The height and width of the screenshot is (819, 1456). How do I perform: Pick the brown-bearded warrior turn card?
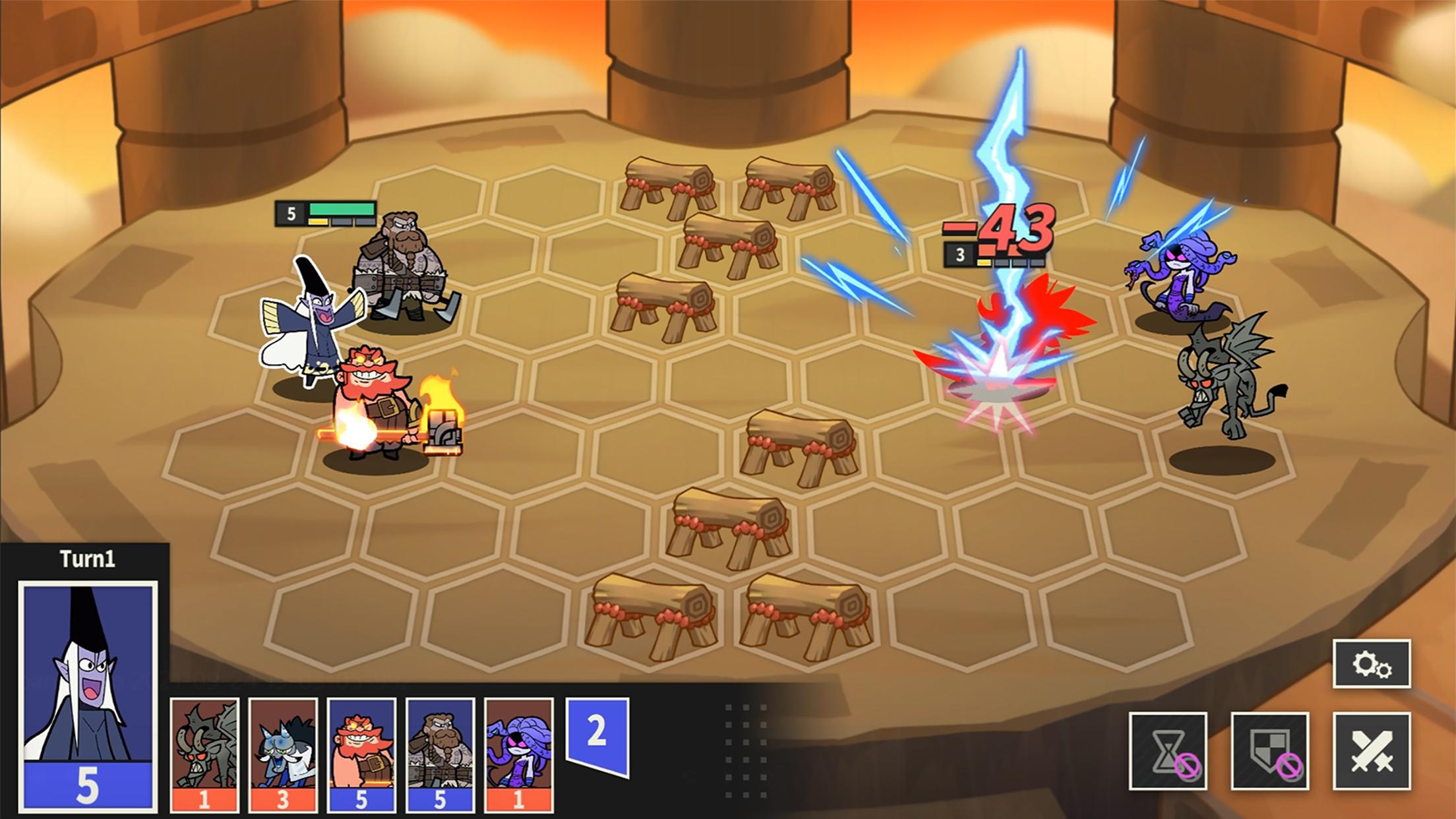(440, 755)
